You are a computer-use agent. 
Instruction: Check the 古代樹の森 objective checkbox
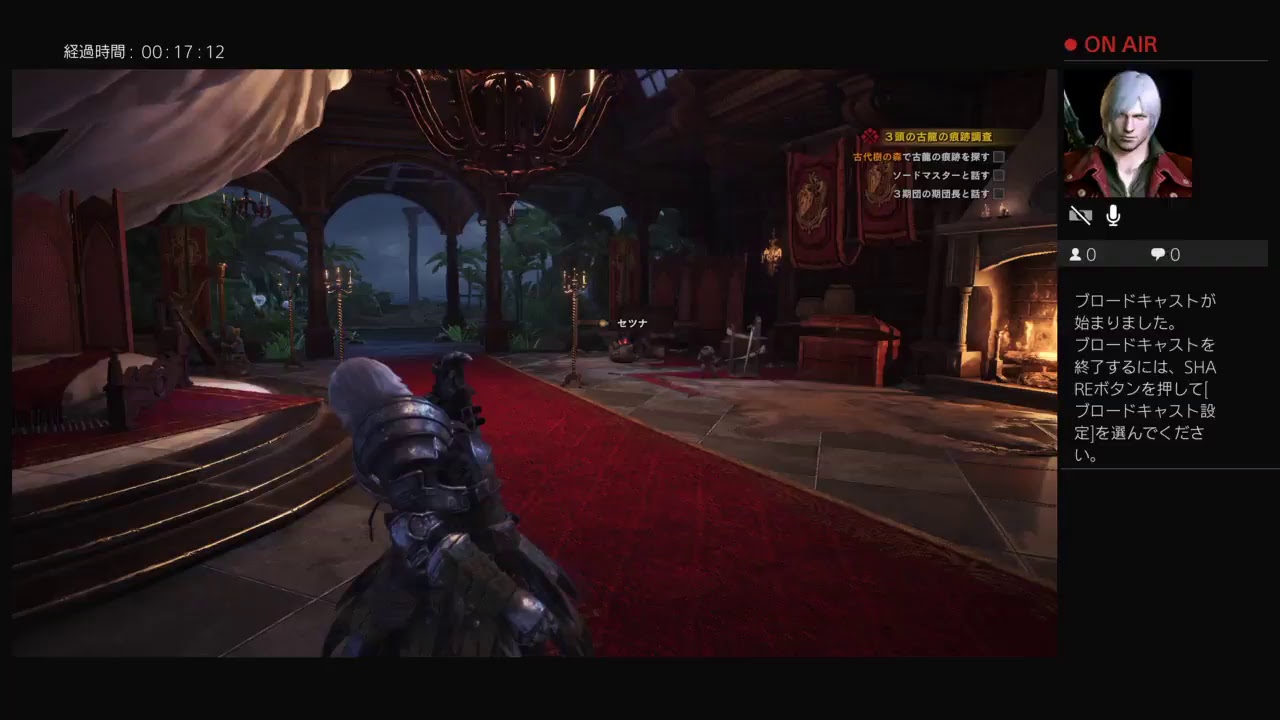pyautogui.click(x=997, y=156)
